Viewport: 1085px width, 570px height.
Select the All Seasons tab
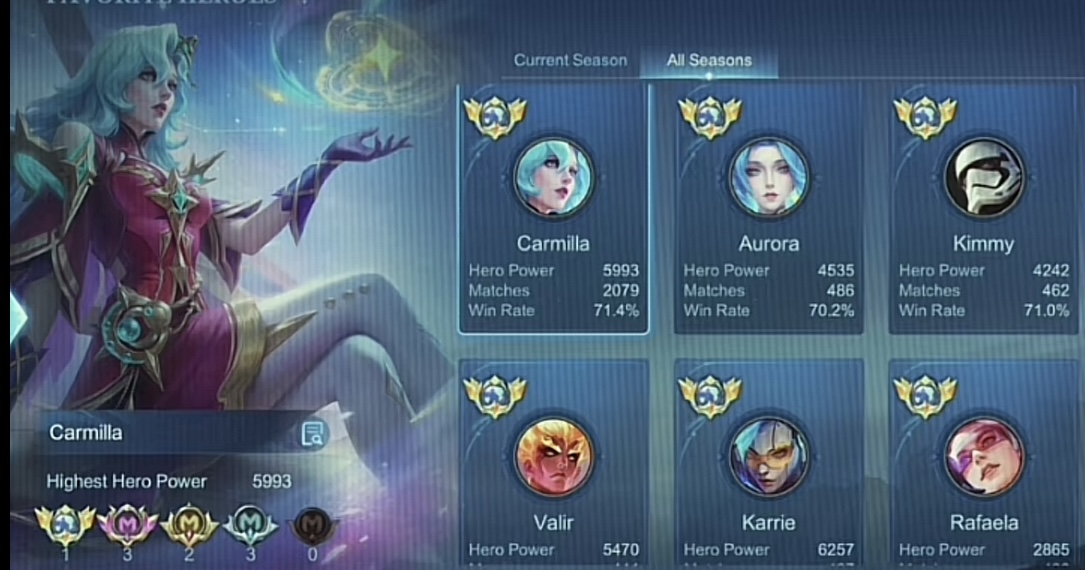point(709,60)
